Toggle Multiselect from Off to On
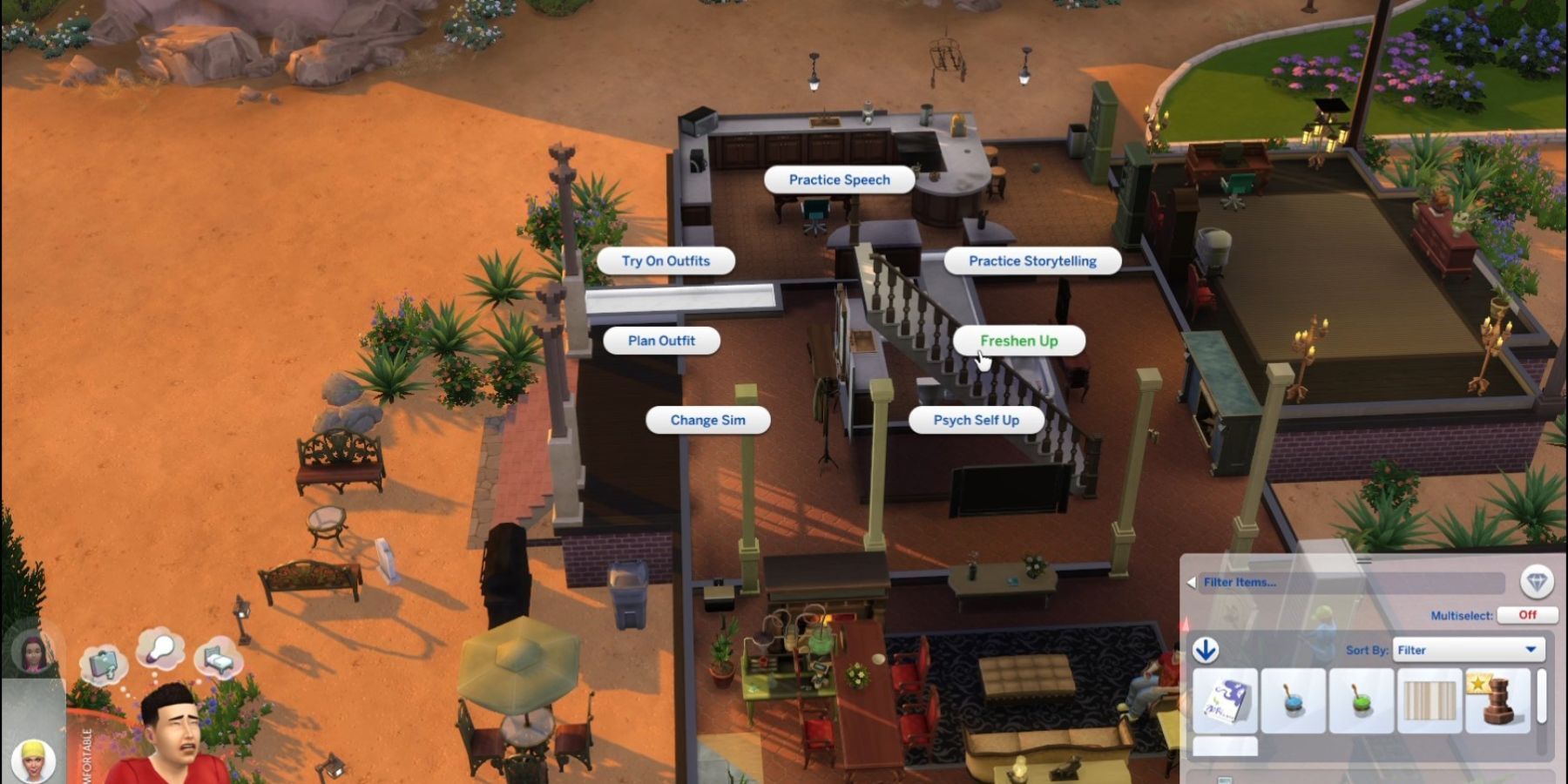1568x784 pixels. (x=1527, y=615)
